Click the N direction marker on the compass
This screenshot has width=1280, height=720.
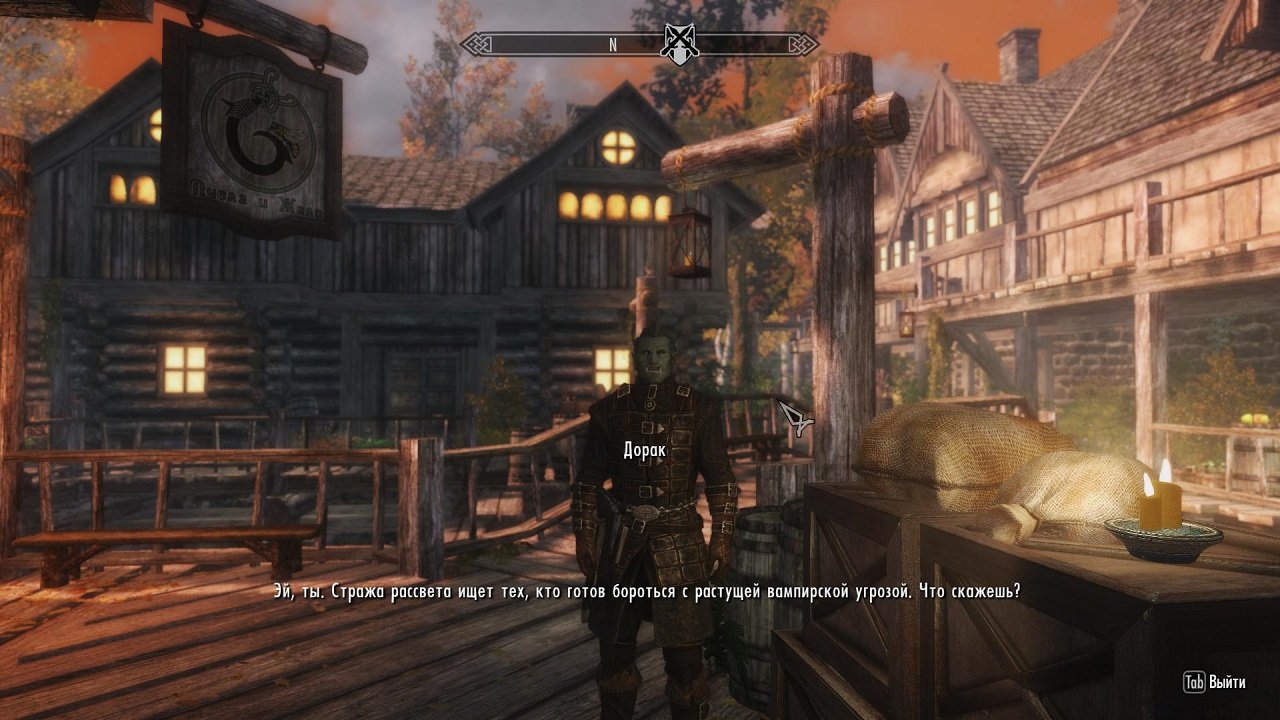612,43
